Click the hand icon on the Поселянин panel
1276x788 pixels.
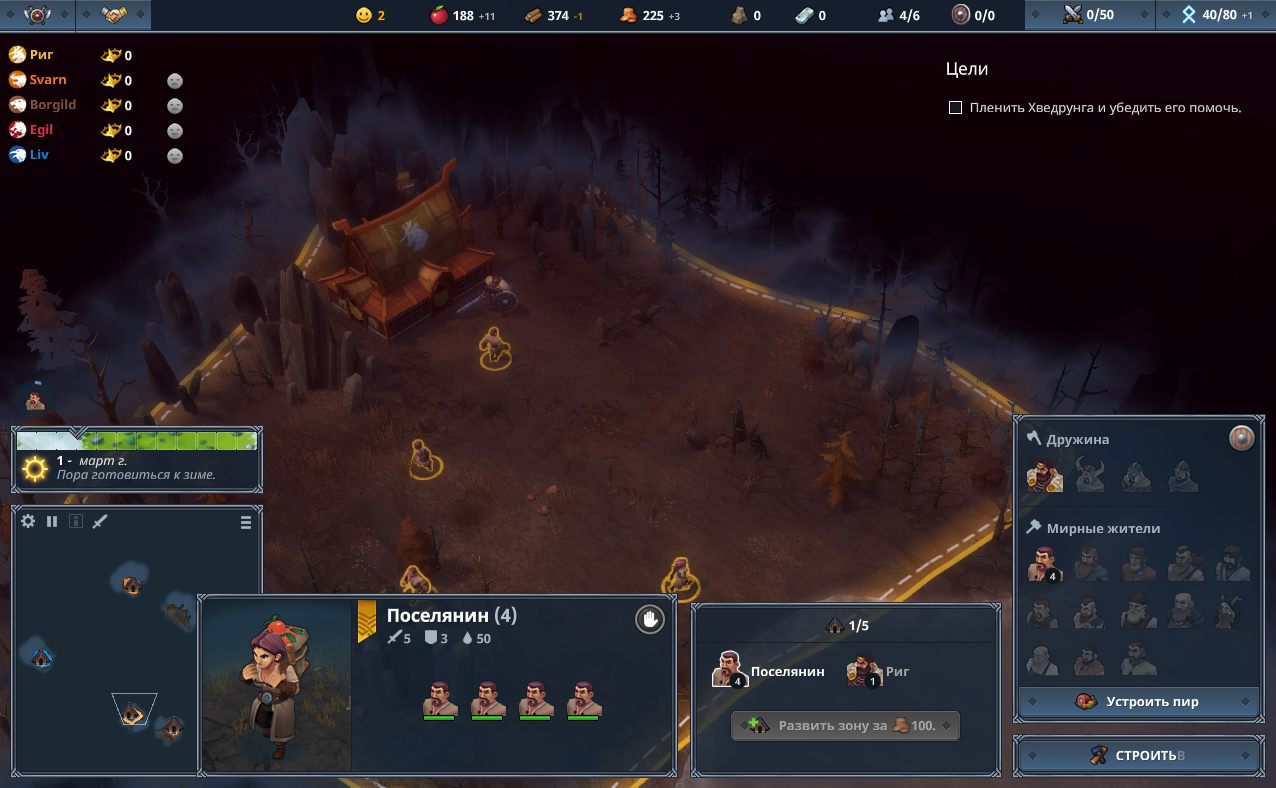(649, 620)
